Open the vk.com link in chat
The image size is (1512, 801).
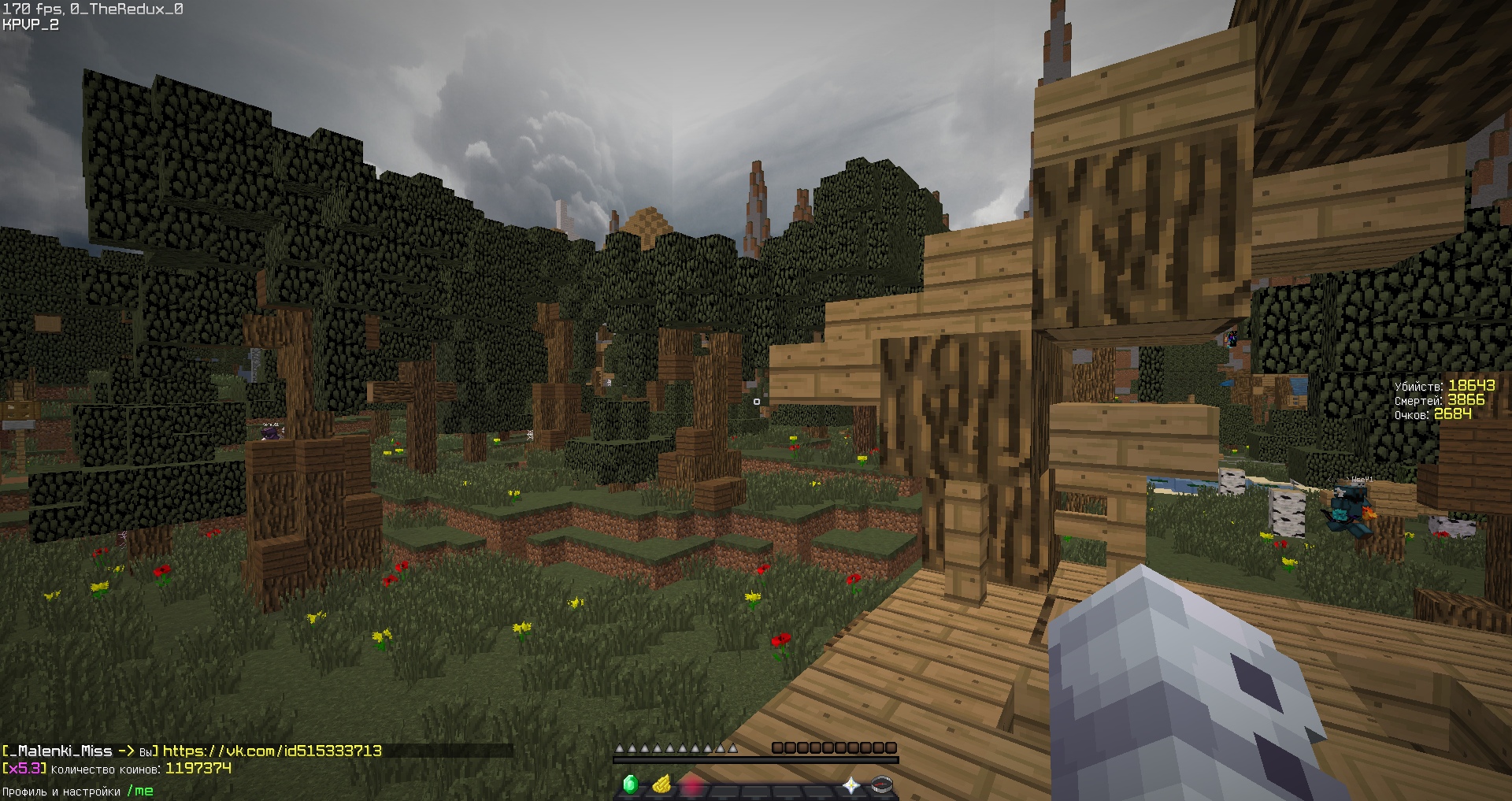click(272, 751)
